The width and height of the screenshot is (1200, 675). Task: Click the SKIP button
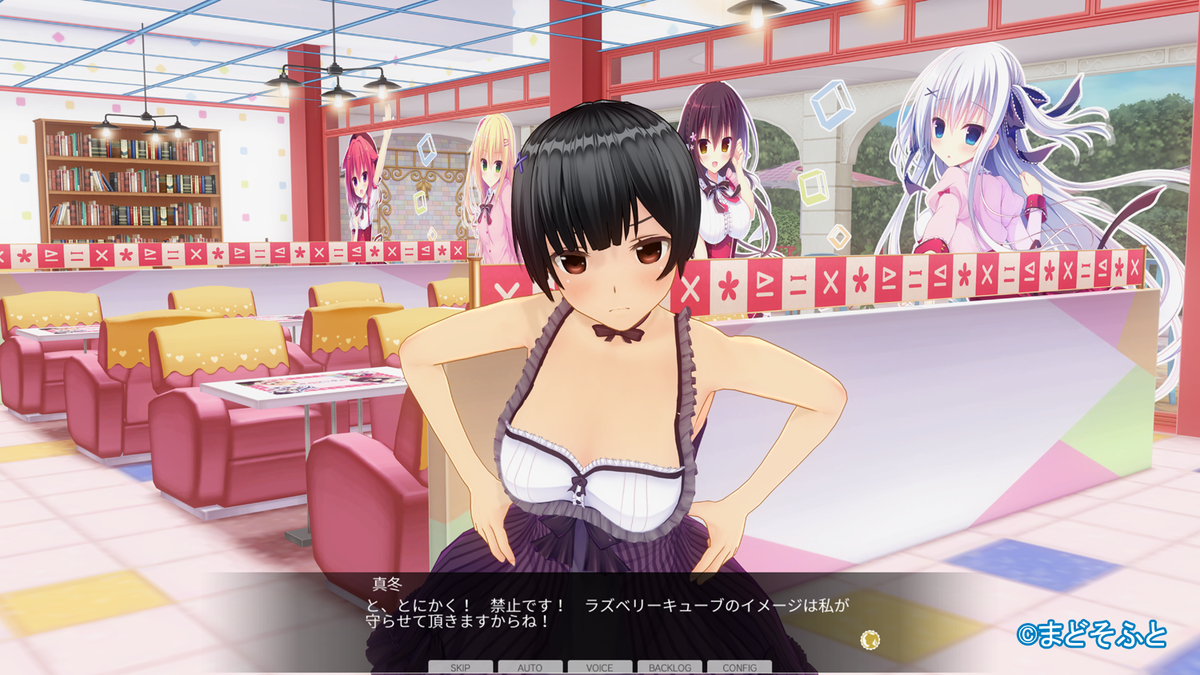[x=461, y=667]
